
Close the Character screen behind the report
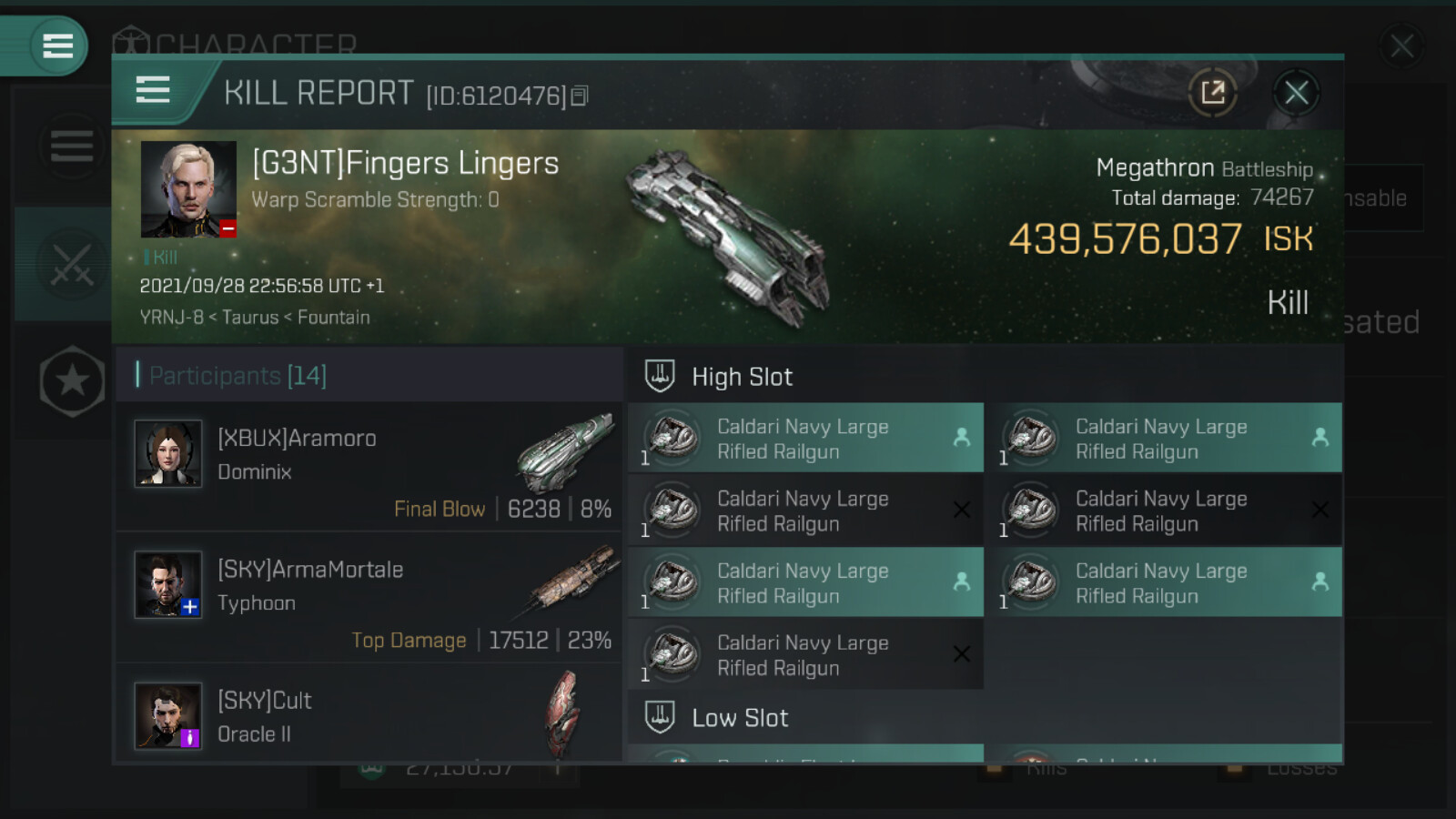pyautogui.click(x=1401, y=45)
